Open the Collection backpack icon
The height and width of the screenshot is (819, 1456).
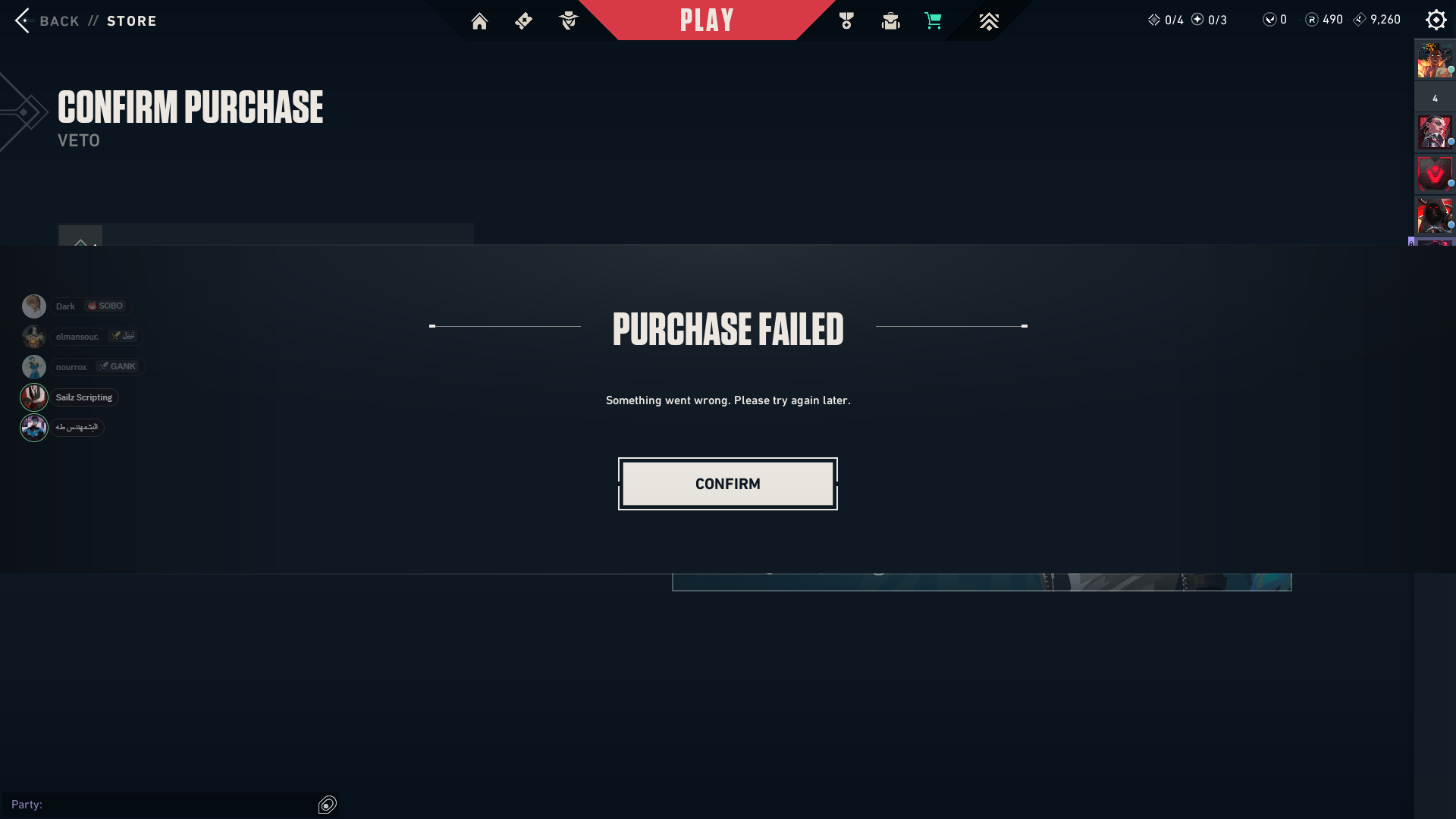(890, 20)
